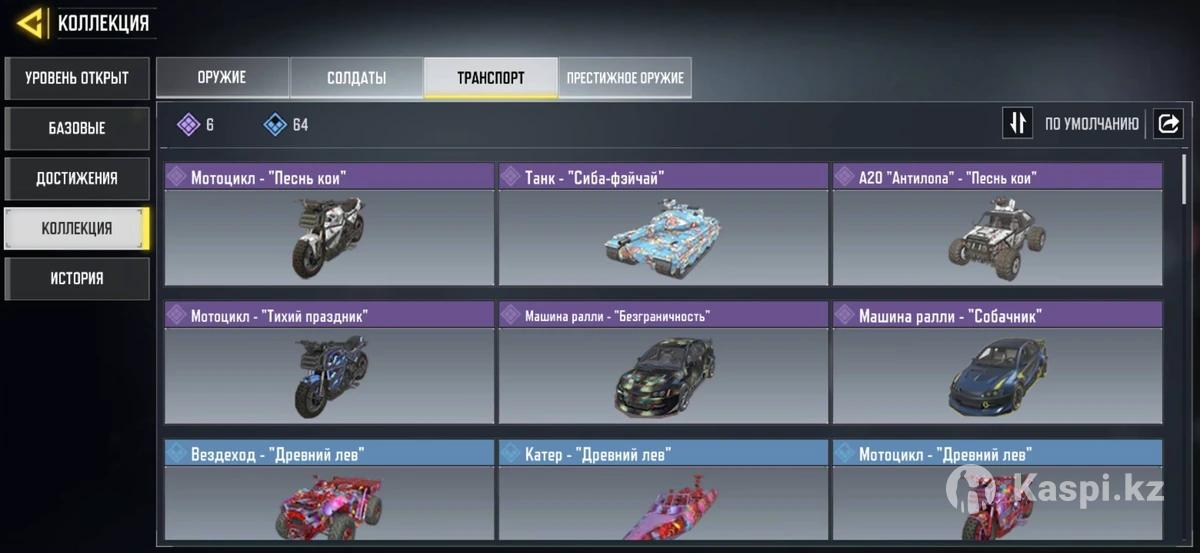Open the Престижное оружие tab
The height and width of the screenshot is (553, 1200).
pos(625,78)
